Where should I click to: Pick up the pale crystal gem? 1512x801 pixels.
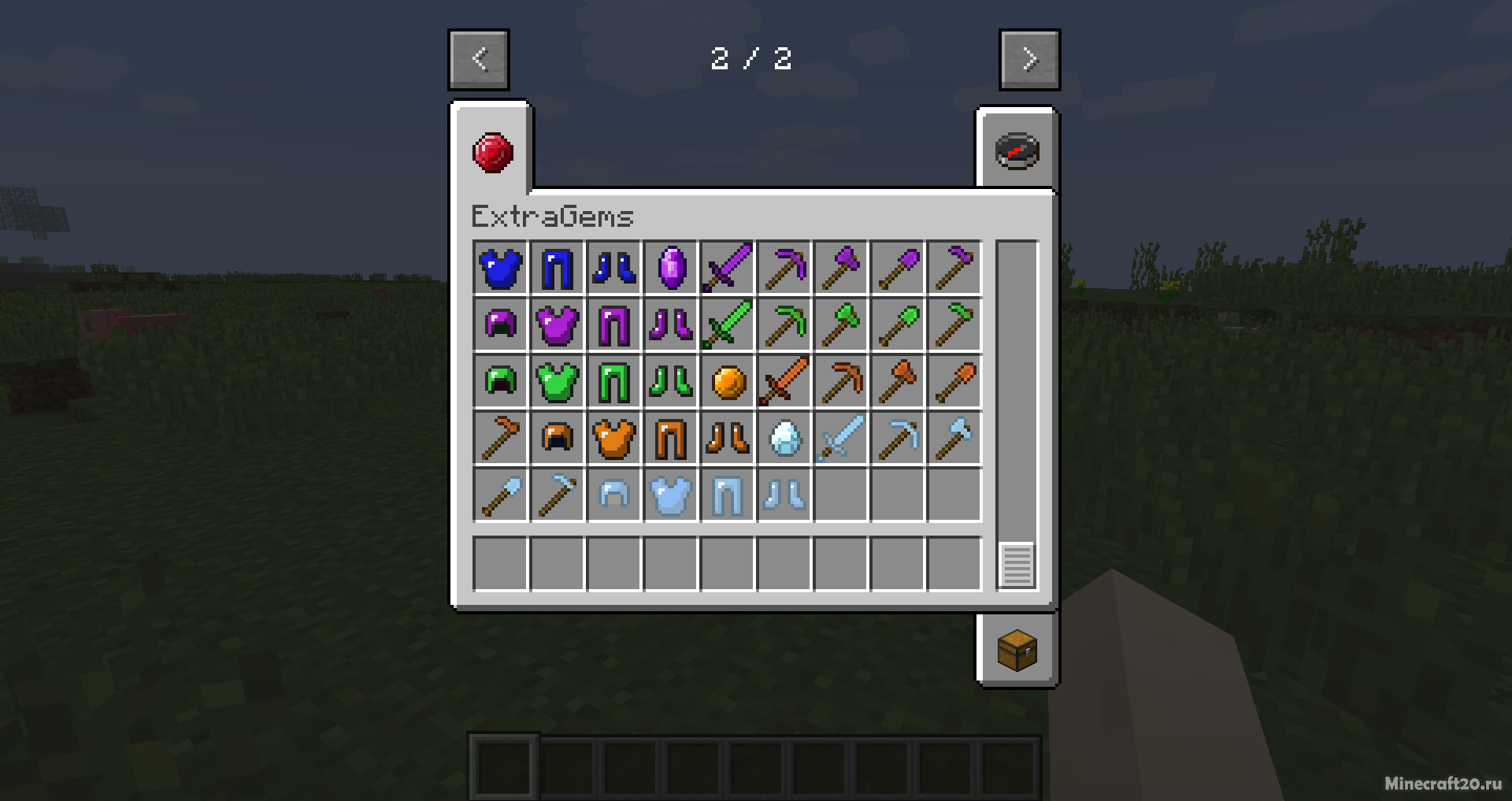coord(784,438)
